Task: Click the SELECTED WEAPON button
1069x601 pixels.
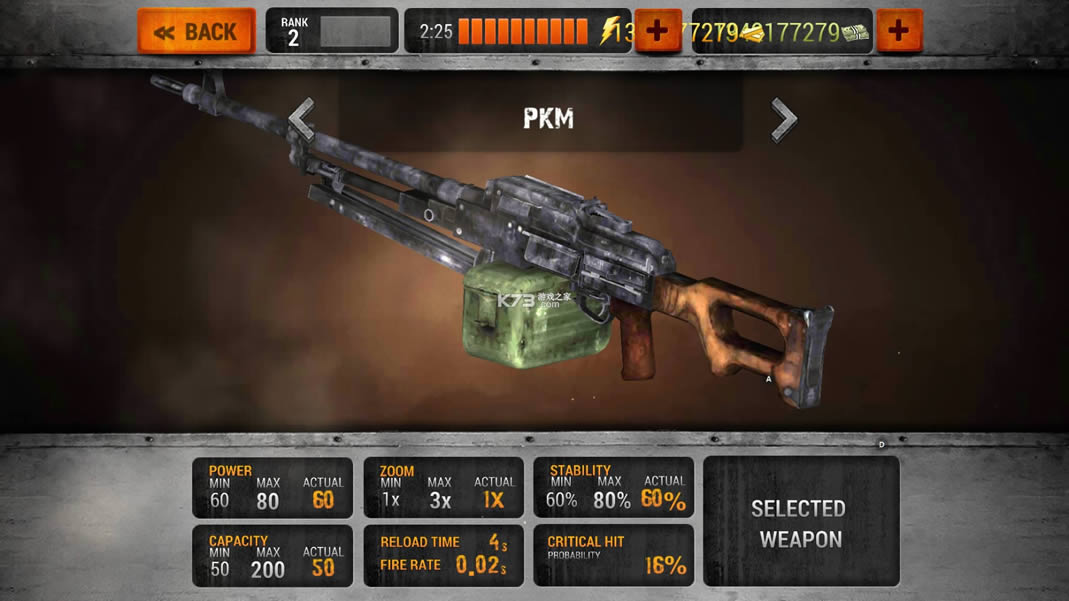Action: point(801,522)
